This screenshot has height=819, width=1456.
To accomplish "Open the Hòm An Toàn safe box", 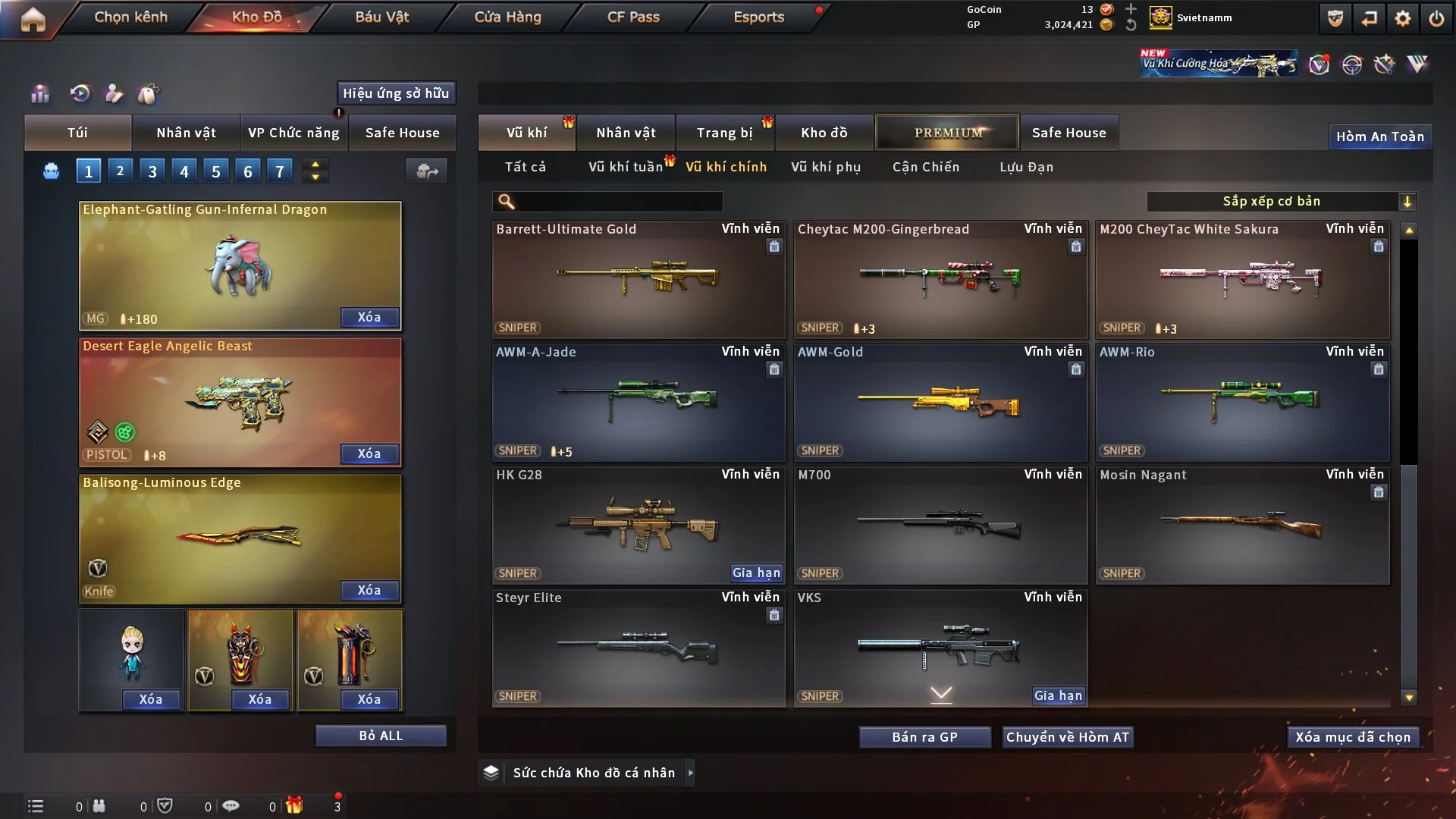I will tap(1379, 136).
